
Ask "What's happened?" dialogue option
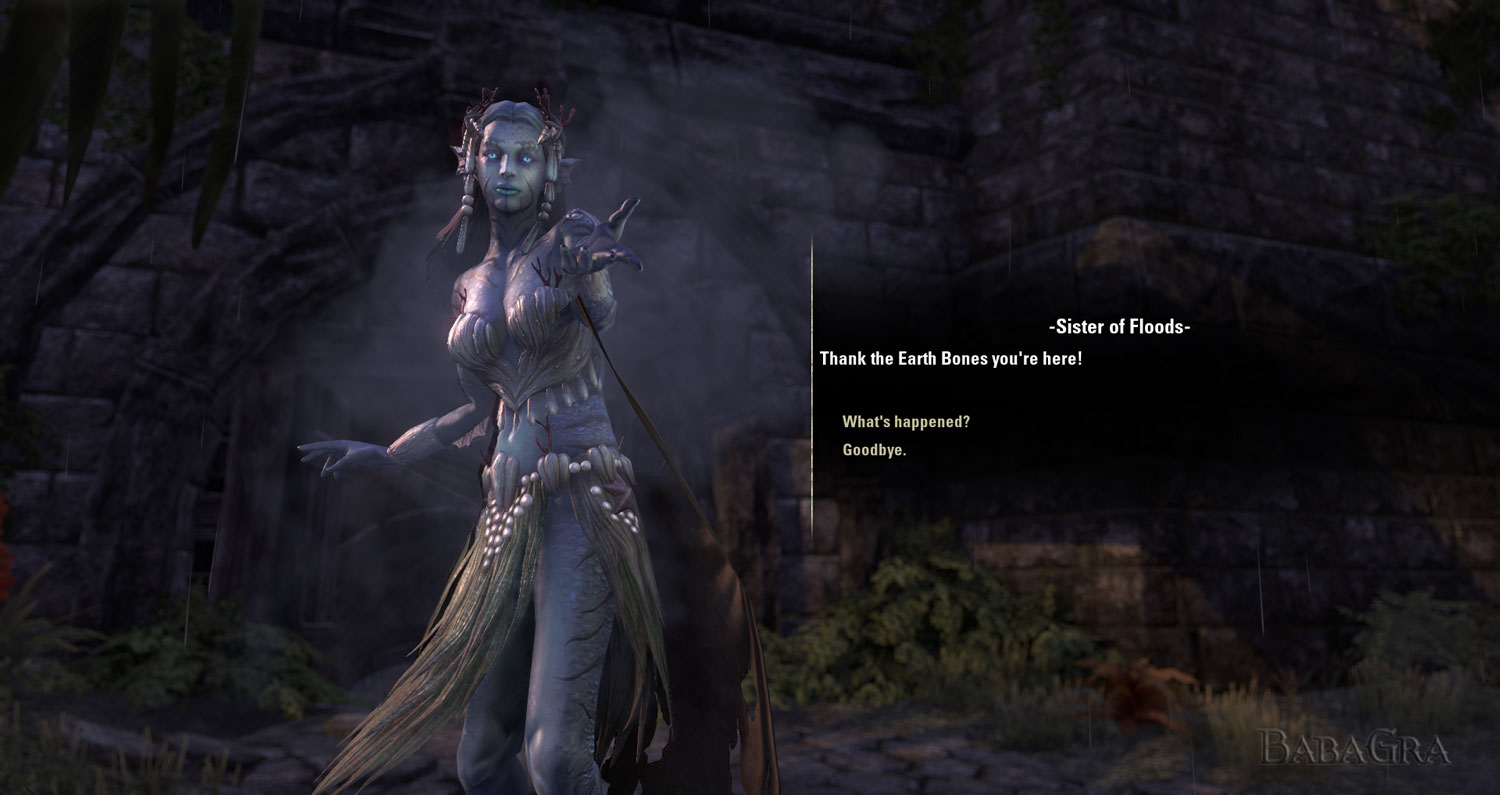[x=906, y=422]
